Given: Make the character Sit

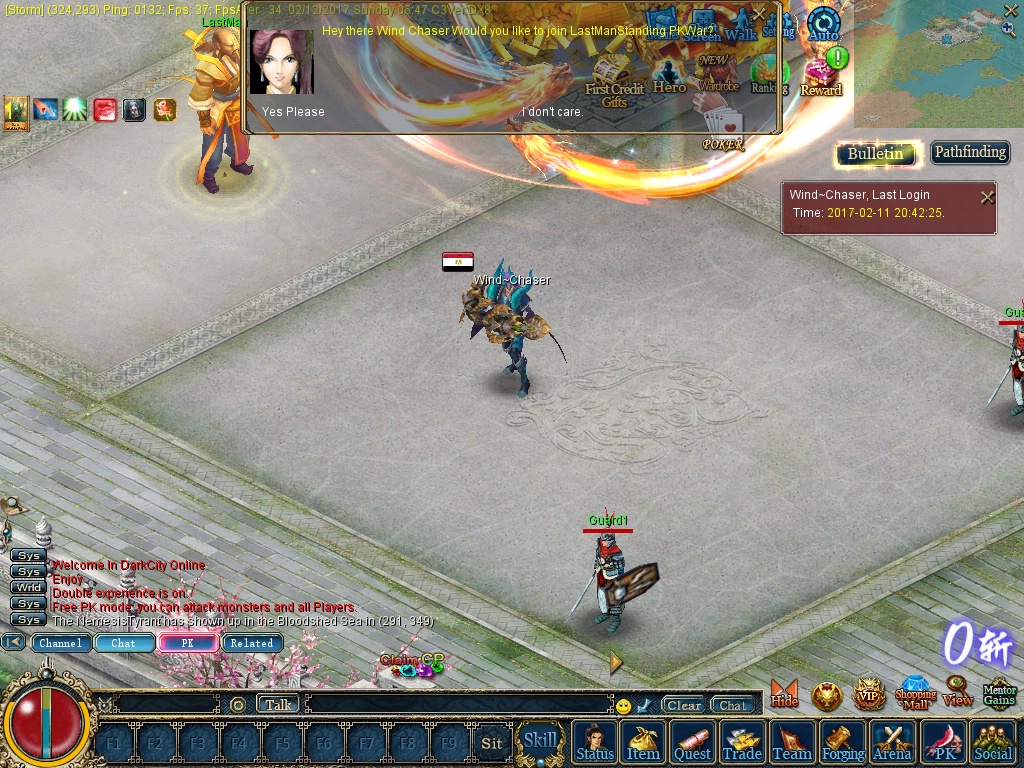Looking at the screenshot, I should pos(491,743).
